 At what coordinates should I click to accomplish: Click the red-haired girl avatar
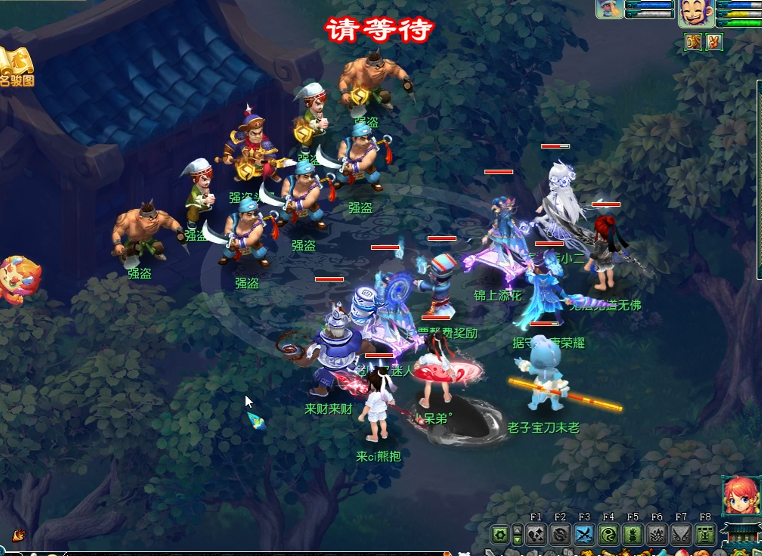click(x=740, y=494)
